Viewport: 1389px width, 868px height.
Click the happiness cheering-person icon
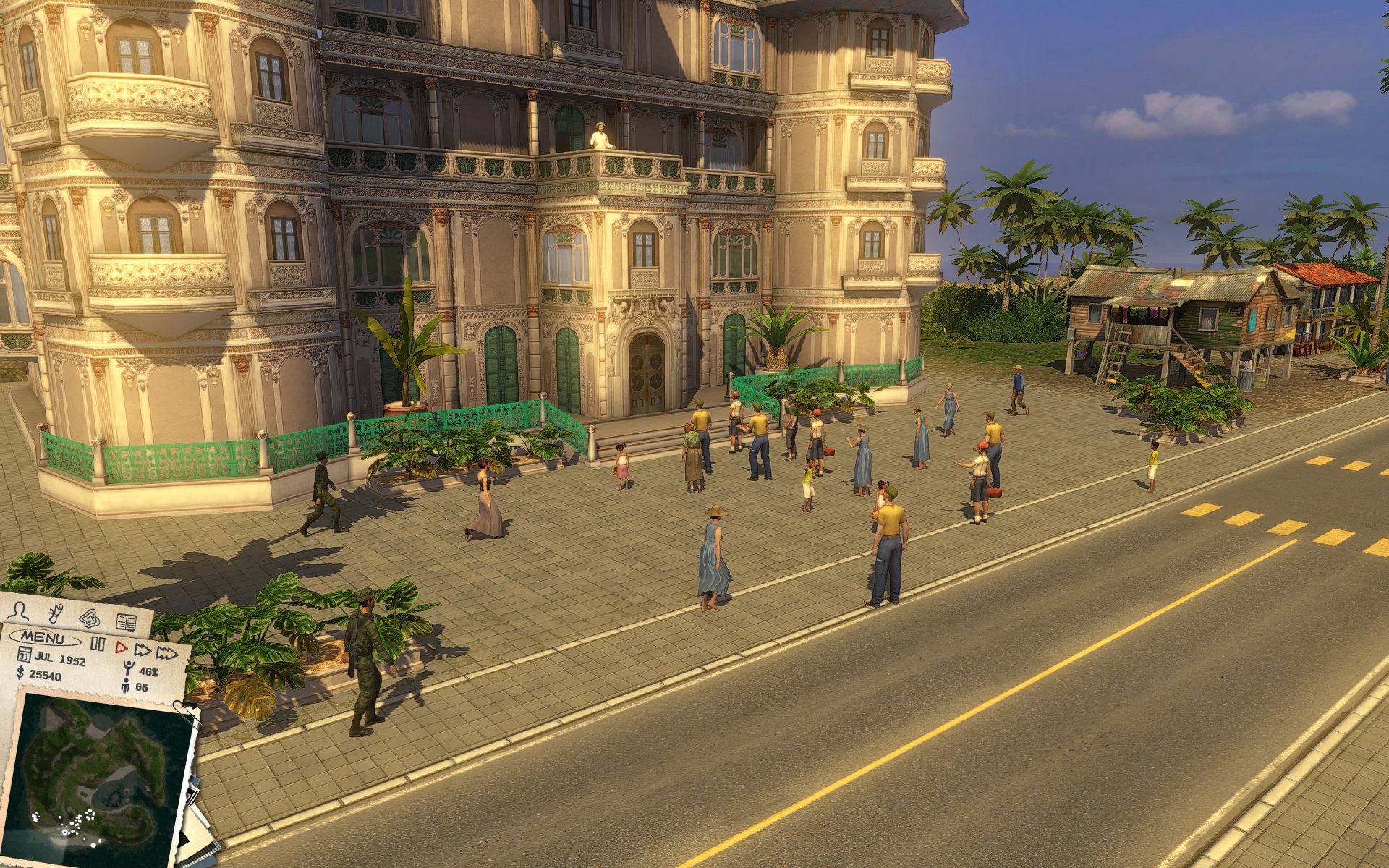(x=128, y=668)
